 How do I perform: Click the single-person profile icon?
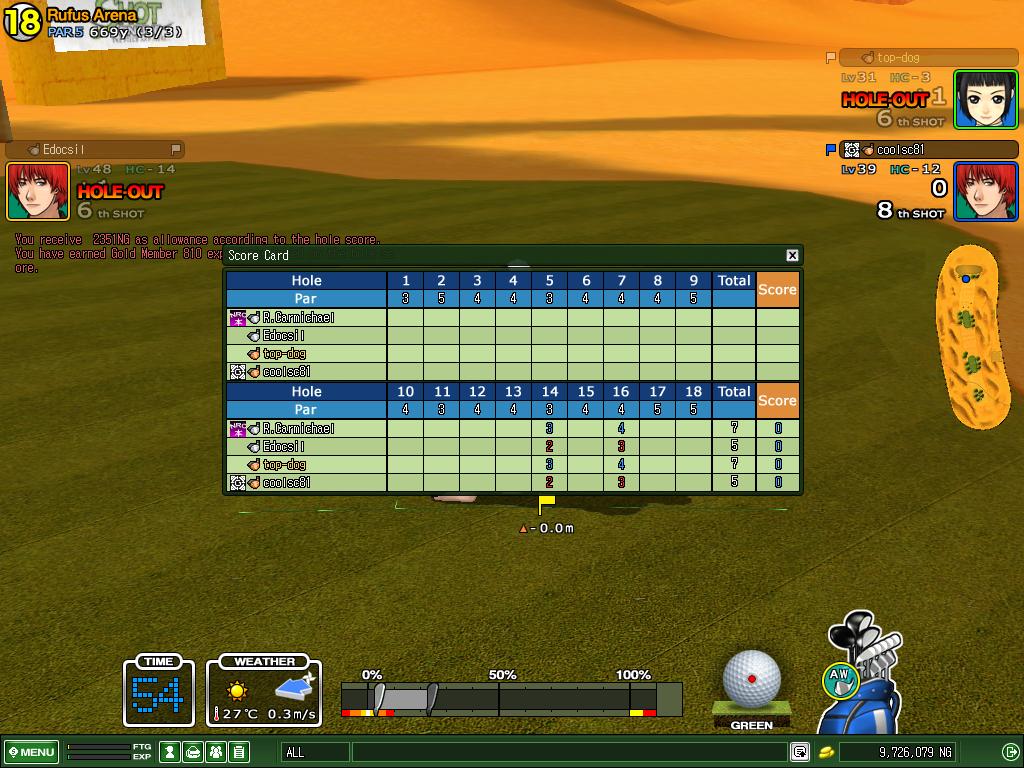pyautogui.click(x=171, y=752)
